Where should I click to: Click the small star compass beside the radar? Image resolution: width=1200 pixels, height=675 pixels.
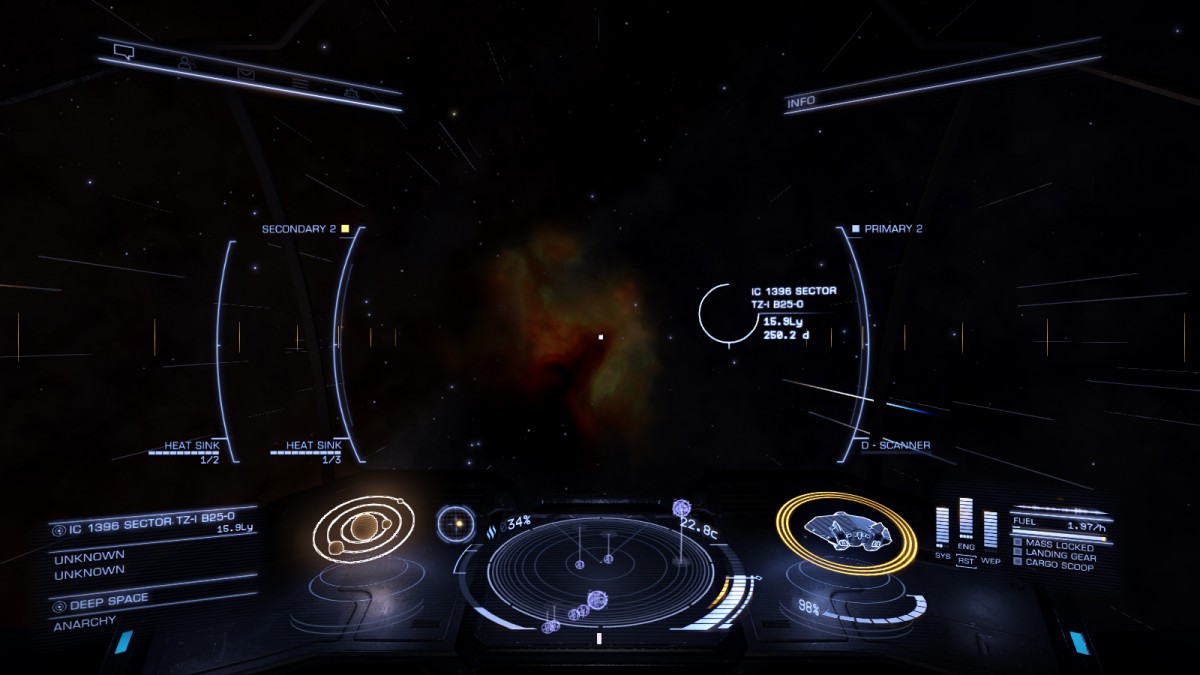coord(456,522)
